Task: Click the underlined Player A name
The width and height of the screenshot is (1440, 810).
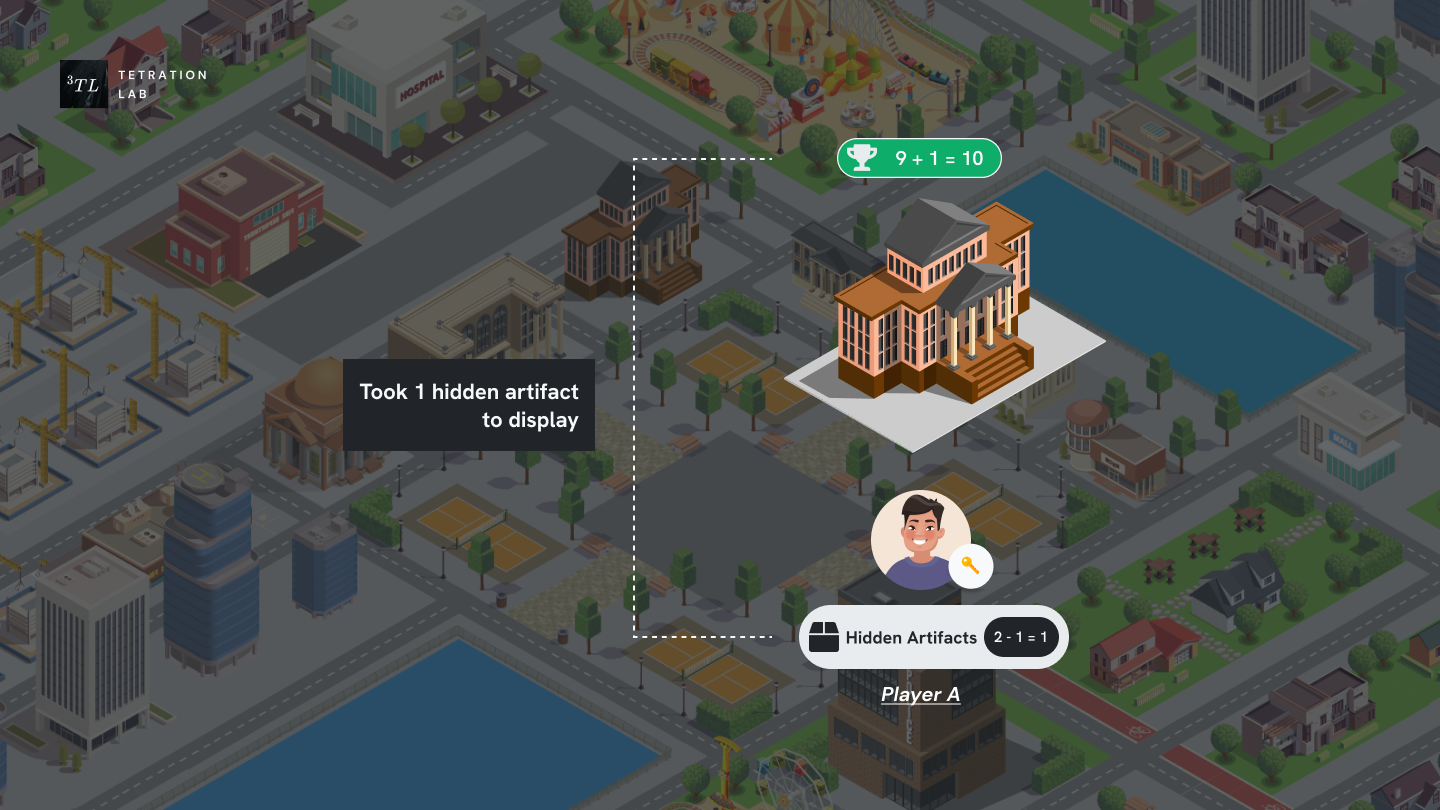Action: [920, 695]
